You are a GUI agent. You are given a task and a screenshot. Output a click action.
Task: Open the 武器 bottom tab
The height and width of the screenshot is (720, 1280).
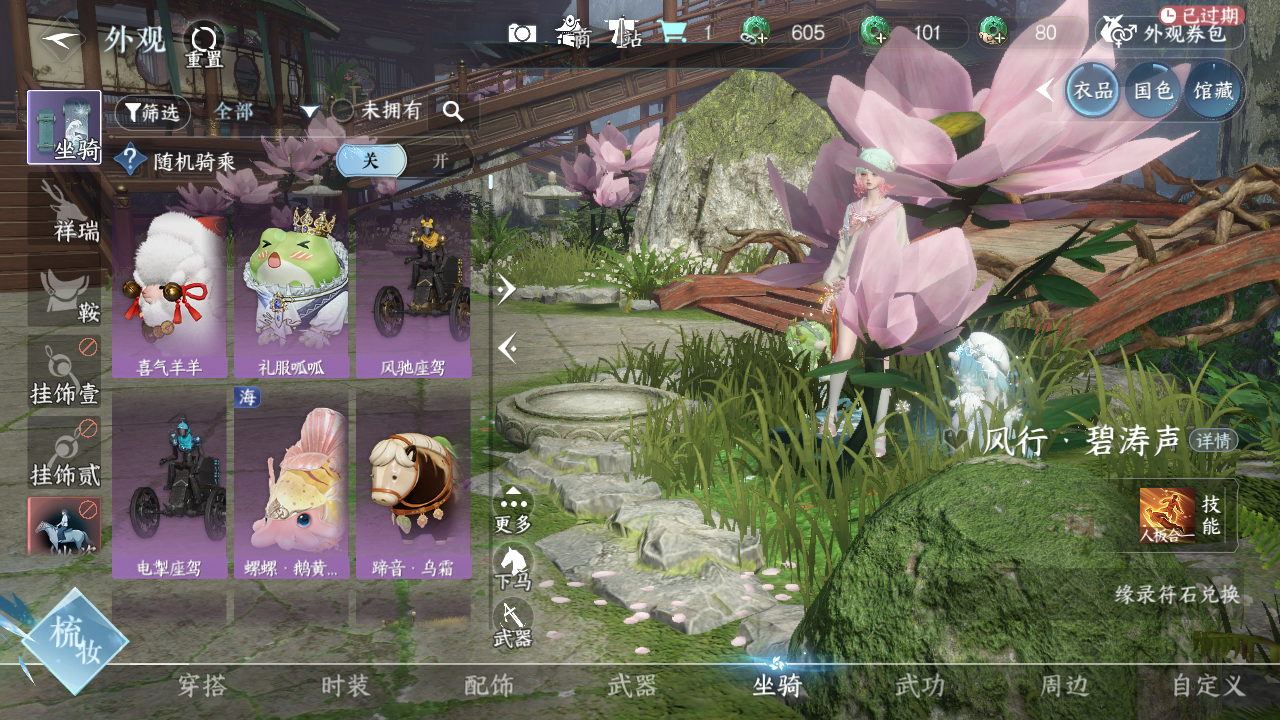[632, 686]
